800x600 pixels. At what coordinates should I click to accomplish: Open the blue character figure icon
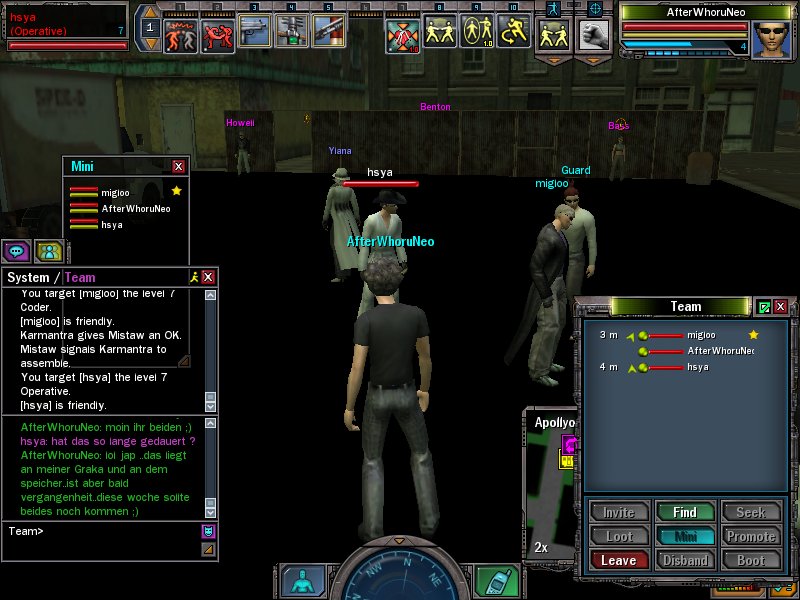(302, 580)
